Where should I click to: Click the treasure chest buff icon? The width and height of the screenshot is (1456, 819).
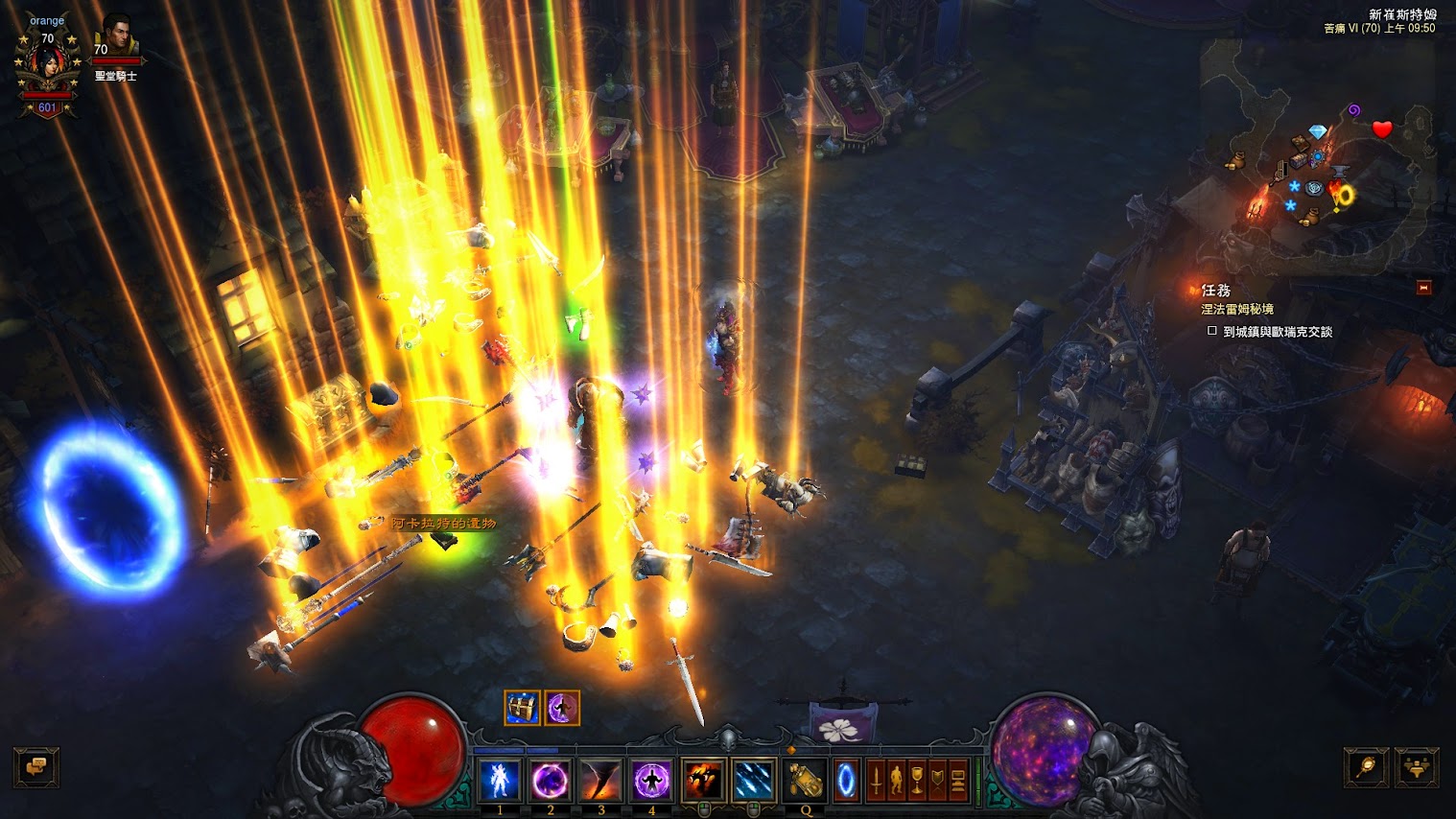tap(522, 708)
